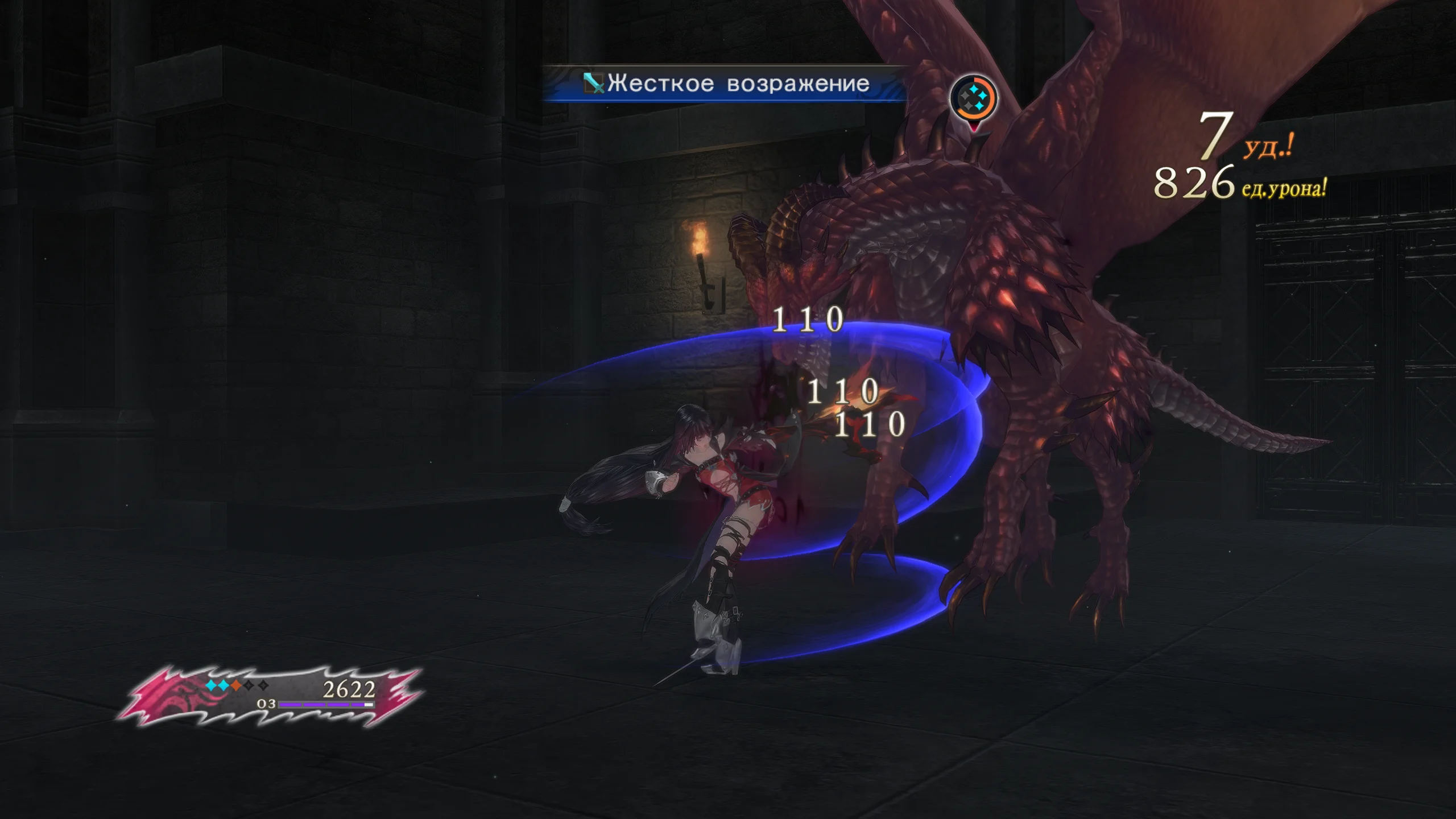This screenshot has width=1456, height=819.
Task: Select Velvet's crimson status panel
Action: coord(271,696)
